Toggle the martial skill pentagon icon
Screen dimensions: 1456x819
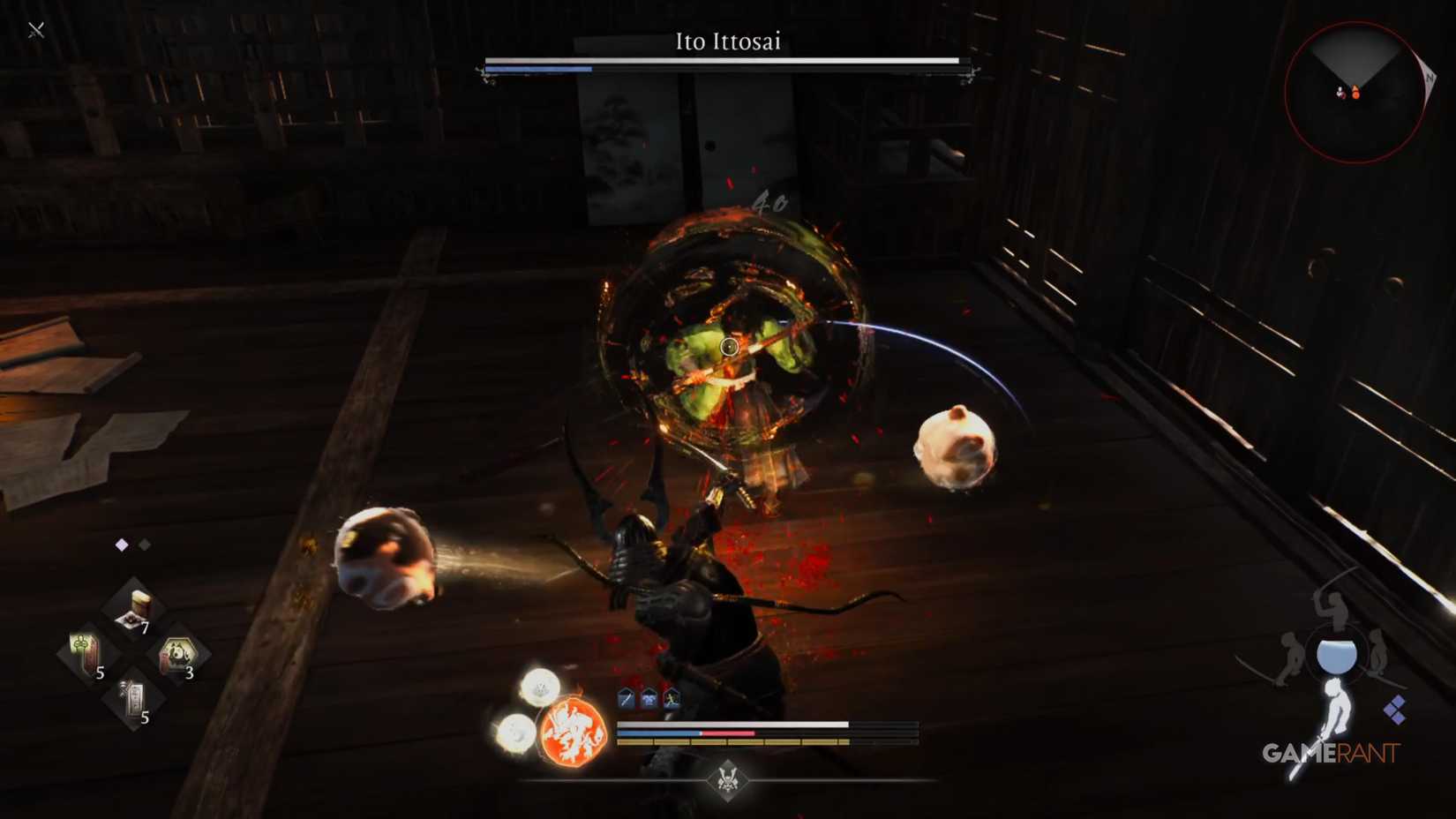[x=649, y=698]
